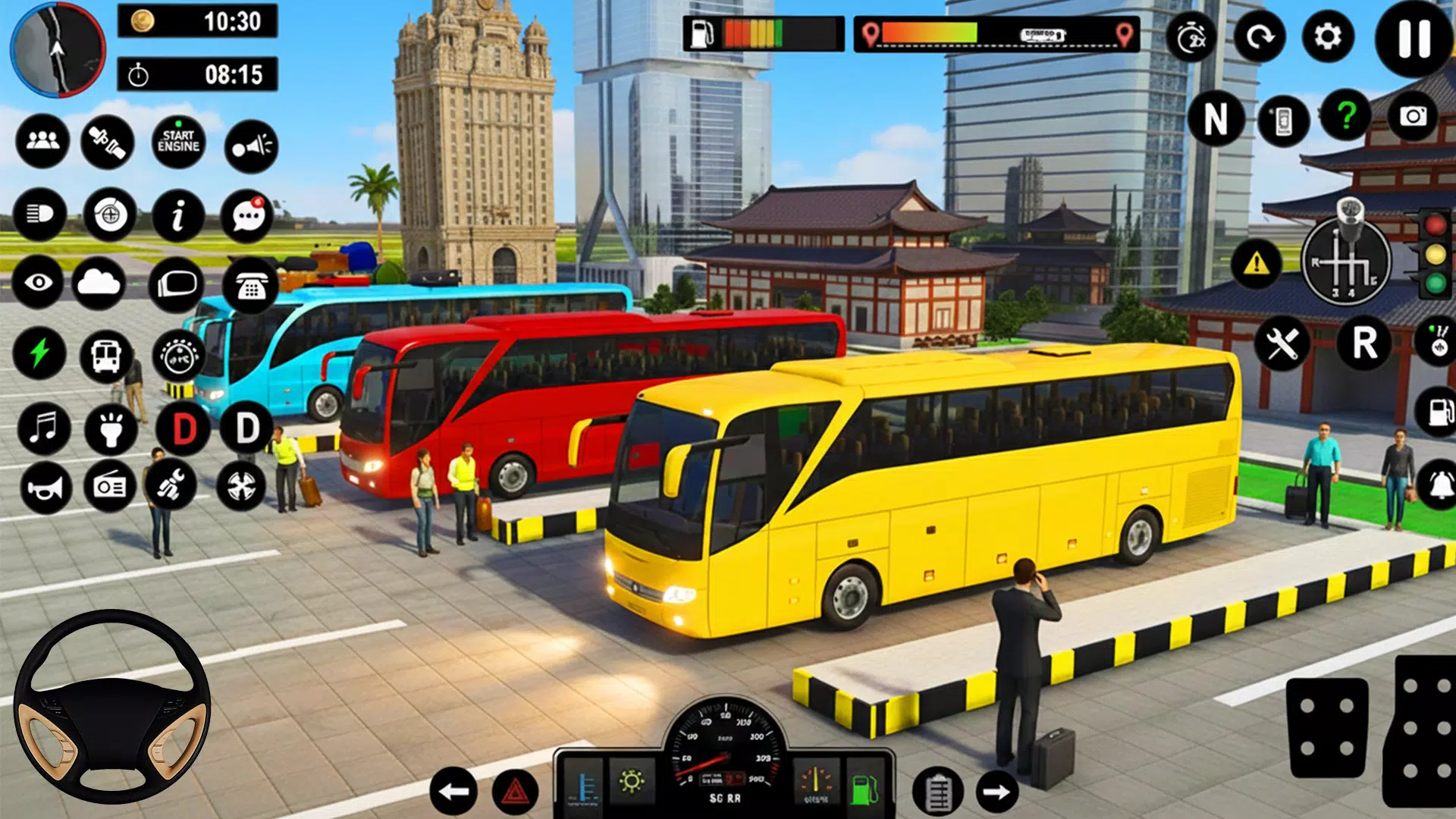The width and height of the screenshot is (1456, 819).
Task: Open the chat messages bubble
Action: pos(248,217)
